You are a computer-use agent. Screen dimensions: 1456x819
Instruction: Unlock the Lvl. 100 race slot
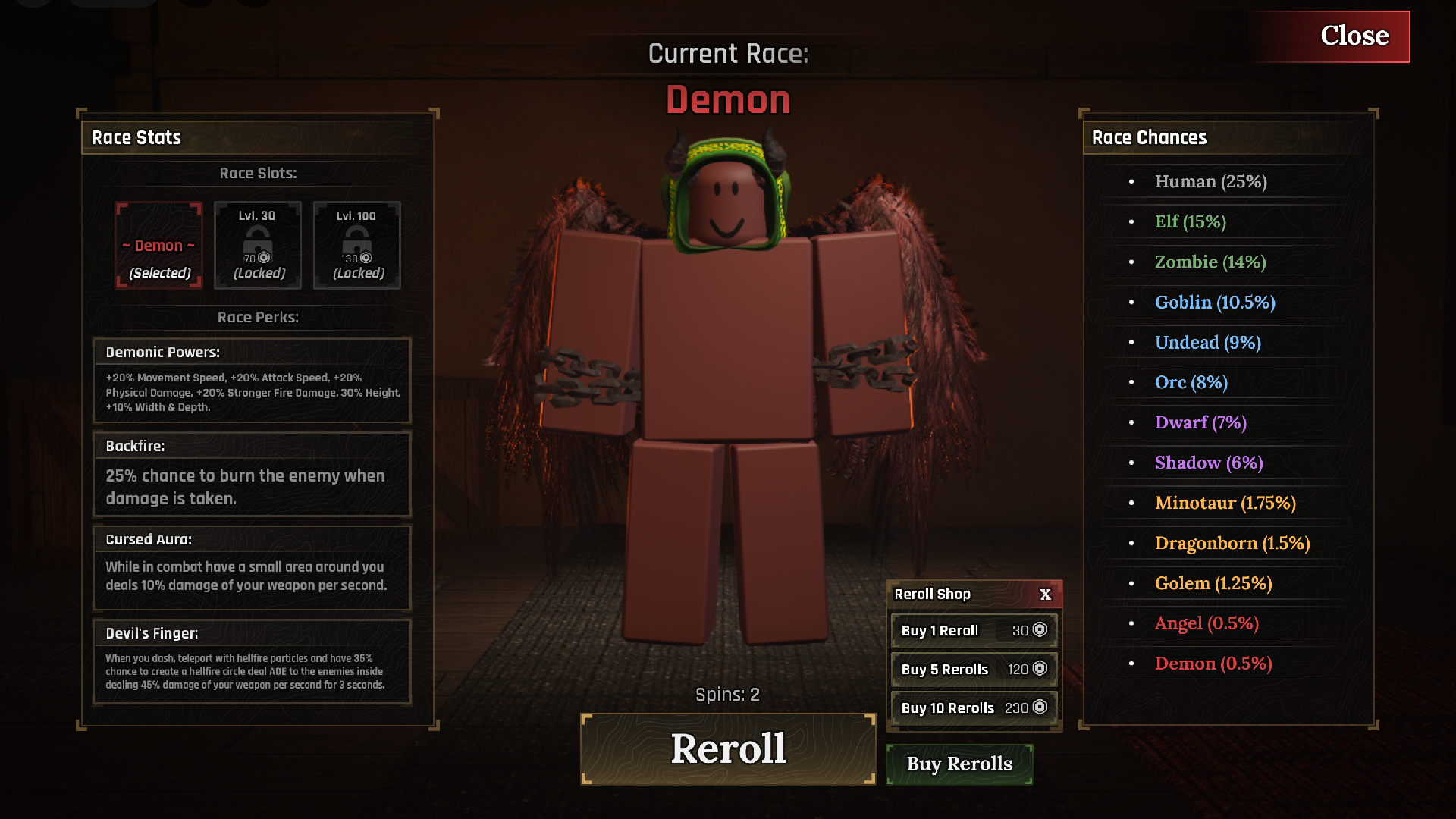coord(356,245)
